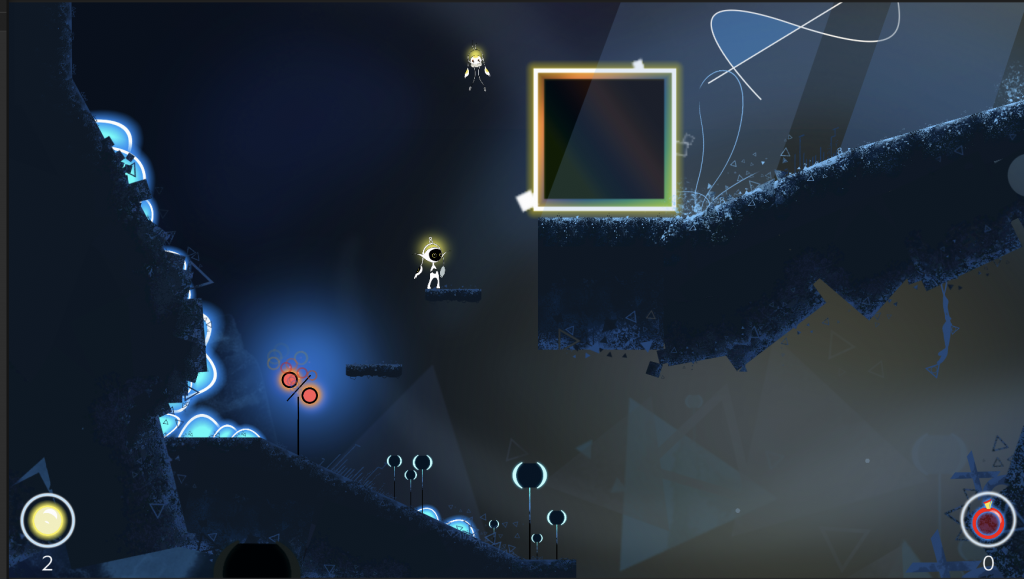
Task: Select the glowing yellow orb icon
Action: pyautogui.click(x=47, y=520)
